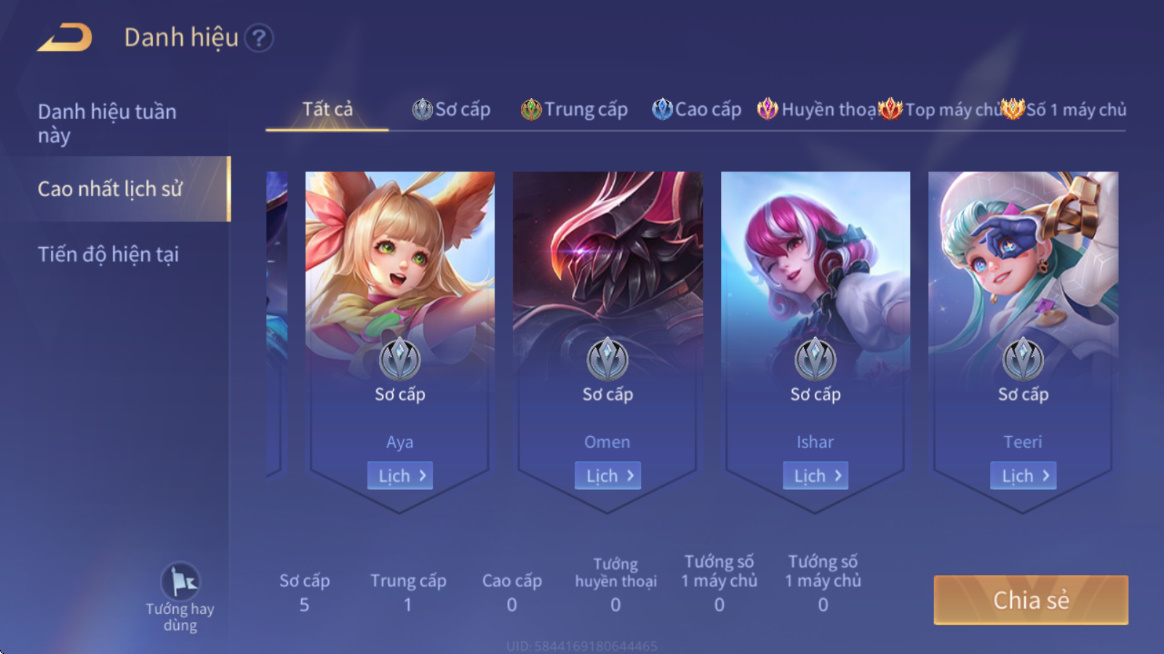Open the Huyền thoại tab

tap(817, 110)
